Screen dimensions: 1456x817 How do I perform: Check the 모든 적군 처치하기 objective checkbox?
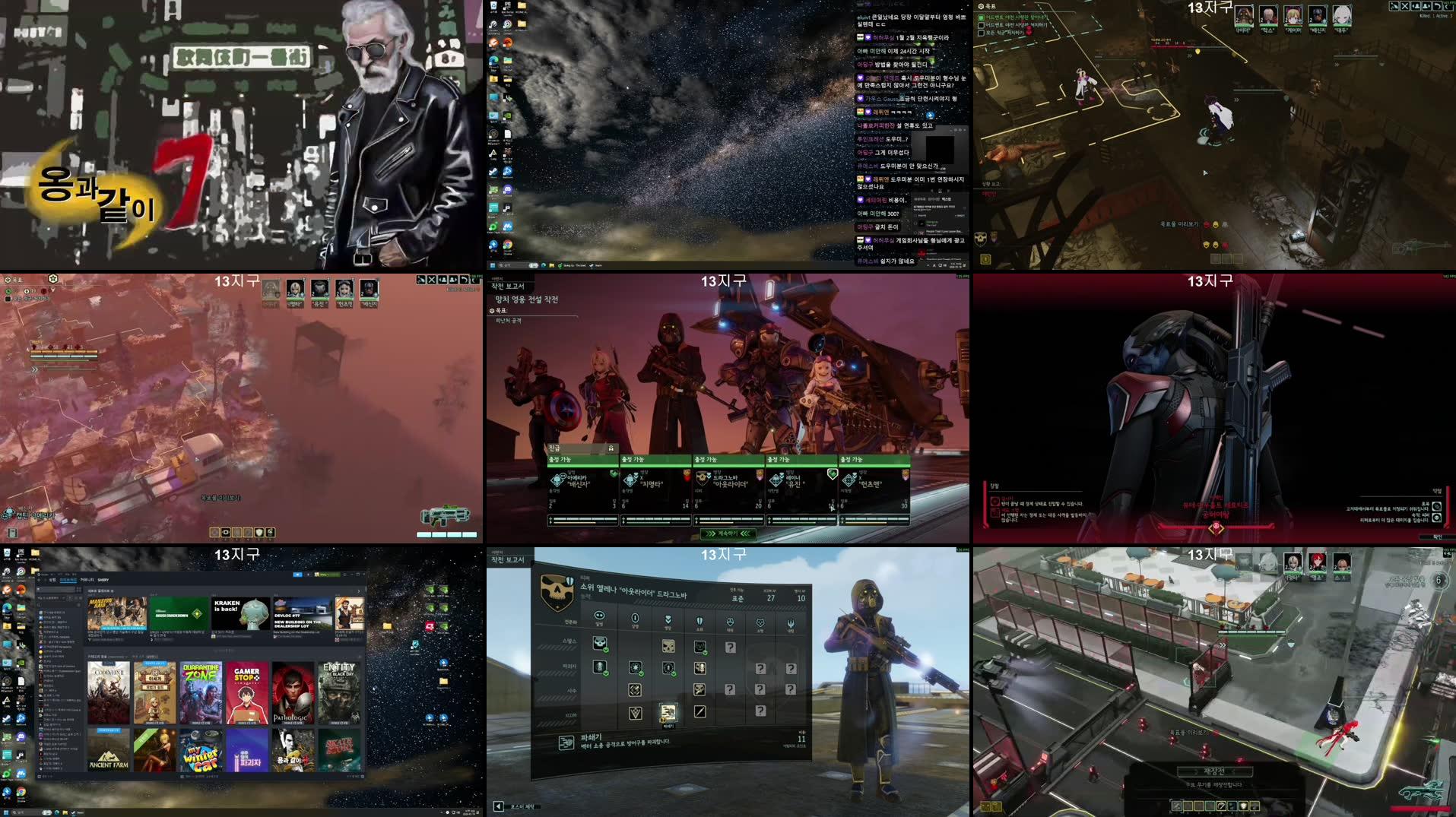981,33
